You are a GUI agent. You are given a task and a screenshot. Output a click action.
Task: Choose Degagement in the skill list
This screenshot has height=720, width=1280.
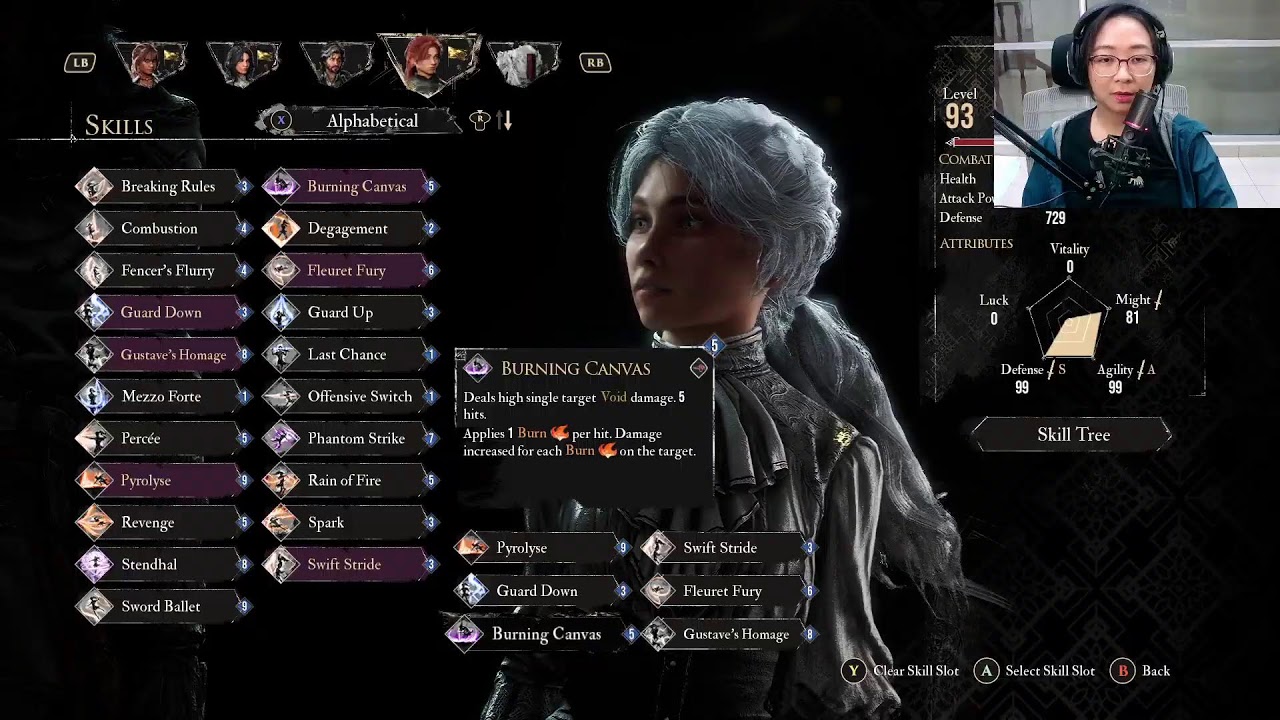click(x=347, y=228)
